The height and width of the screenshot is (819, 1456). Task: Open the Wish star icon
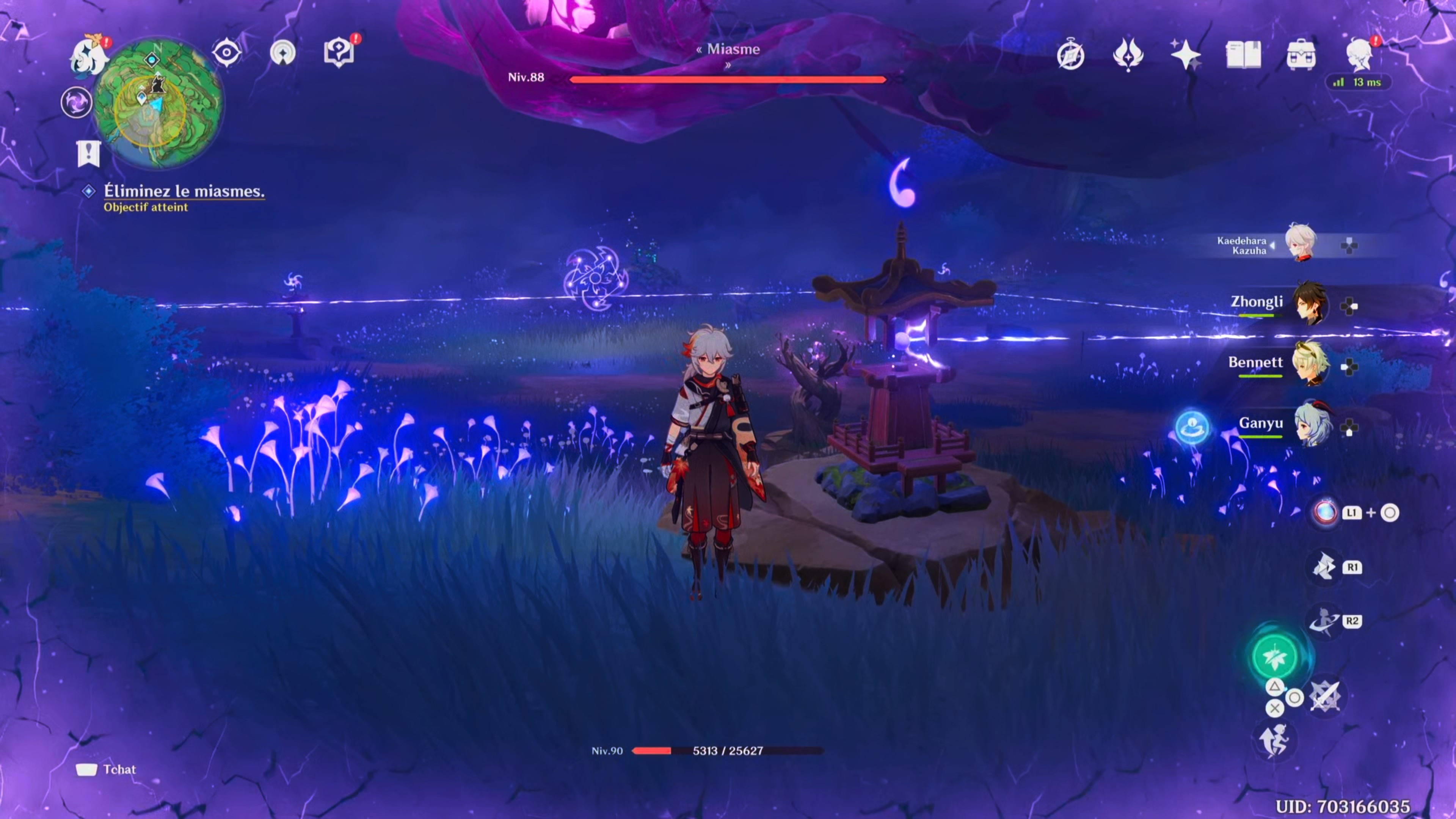(x=1185, y=55)
